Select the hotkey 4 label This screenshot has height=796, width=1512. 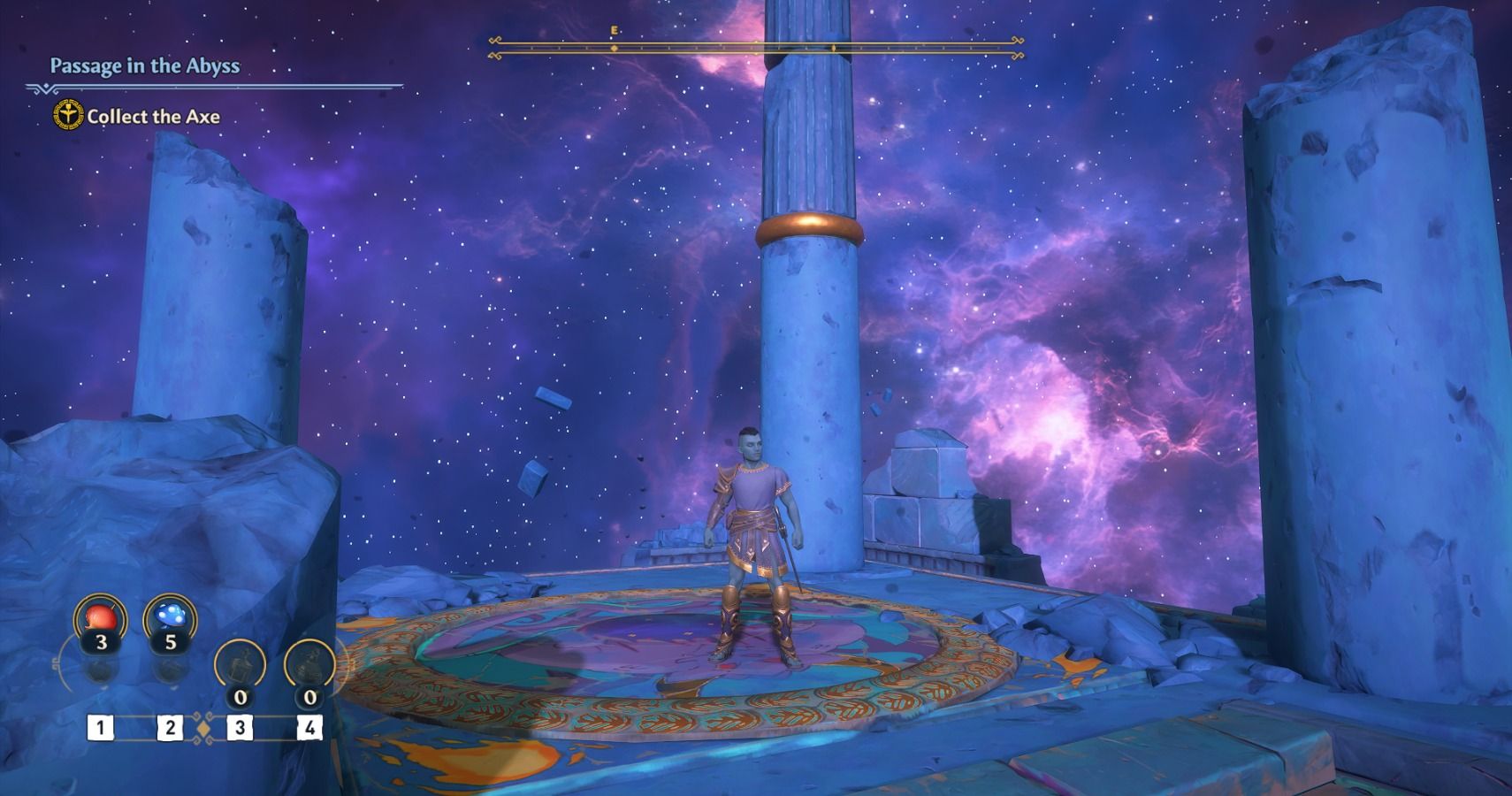309,726
